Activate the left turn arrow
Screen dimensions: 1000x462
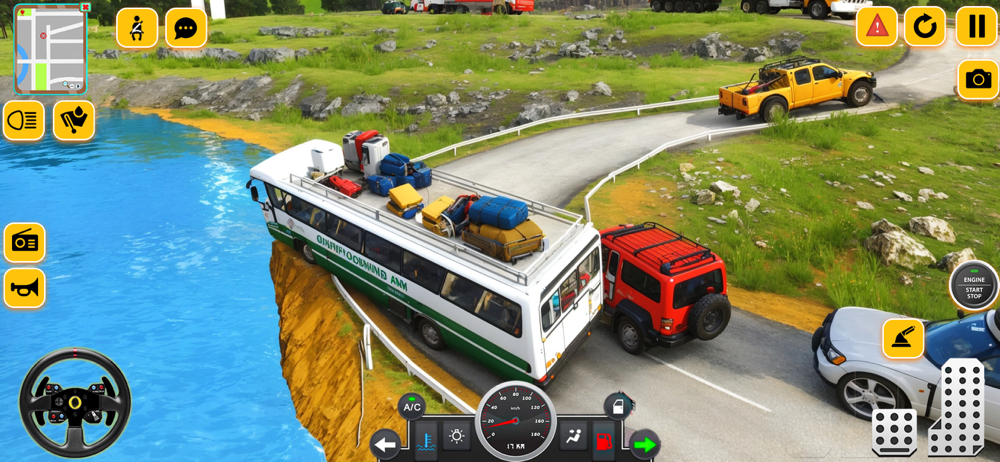click(x=385, y=444)
